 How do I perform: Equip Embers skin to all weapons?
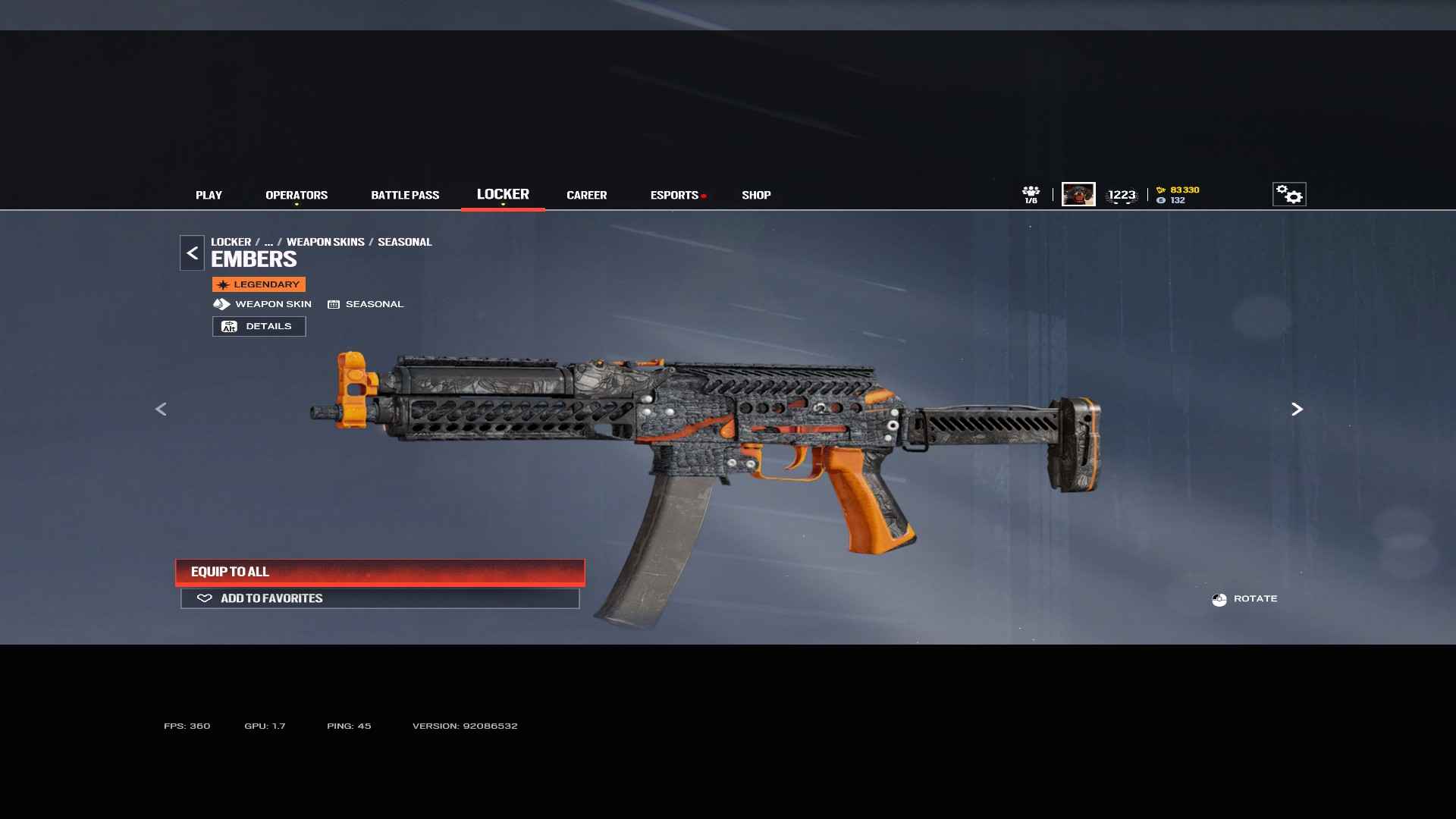[x=380, y=572]
